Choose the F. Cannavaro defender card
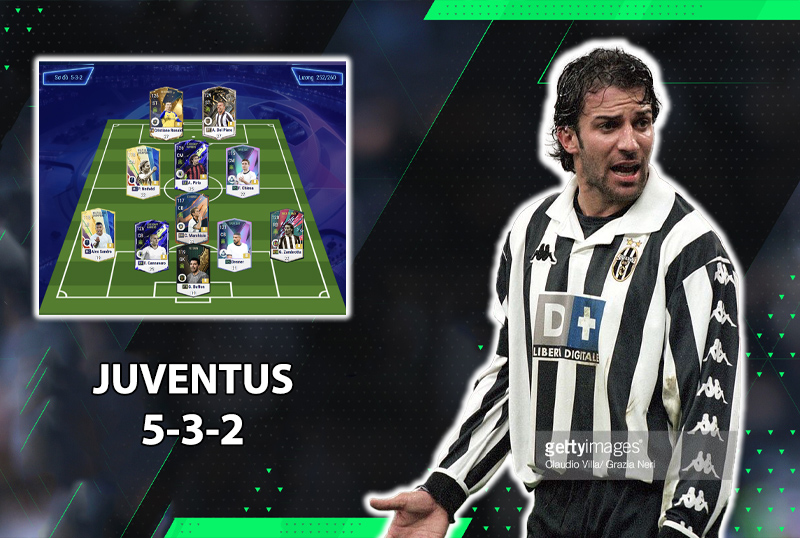Viewport: 800px width, 538px height. tap(151, 241)
